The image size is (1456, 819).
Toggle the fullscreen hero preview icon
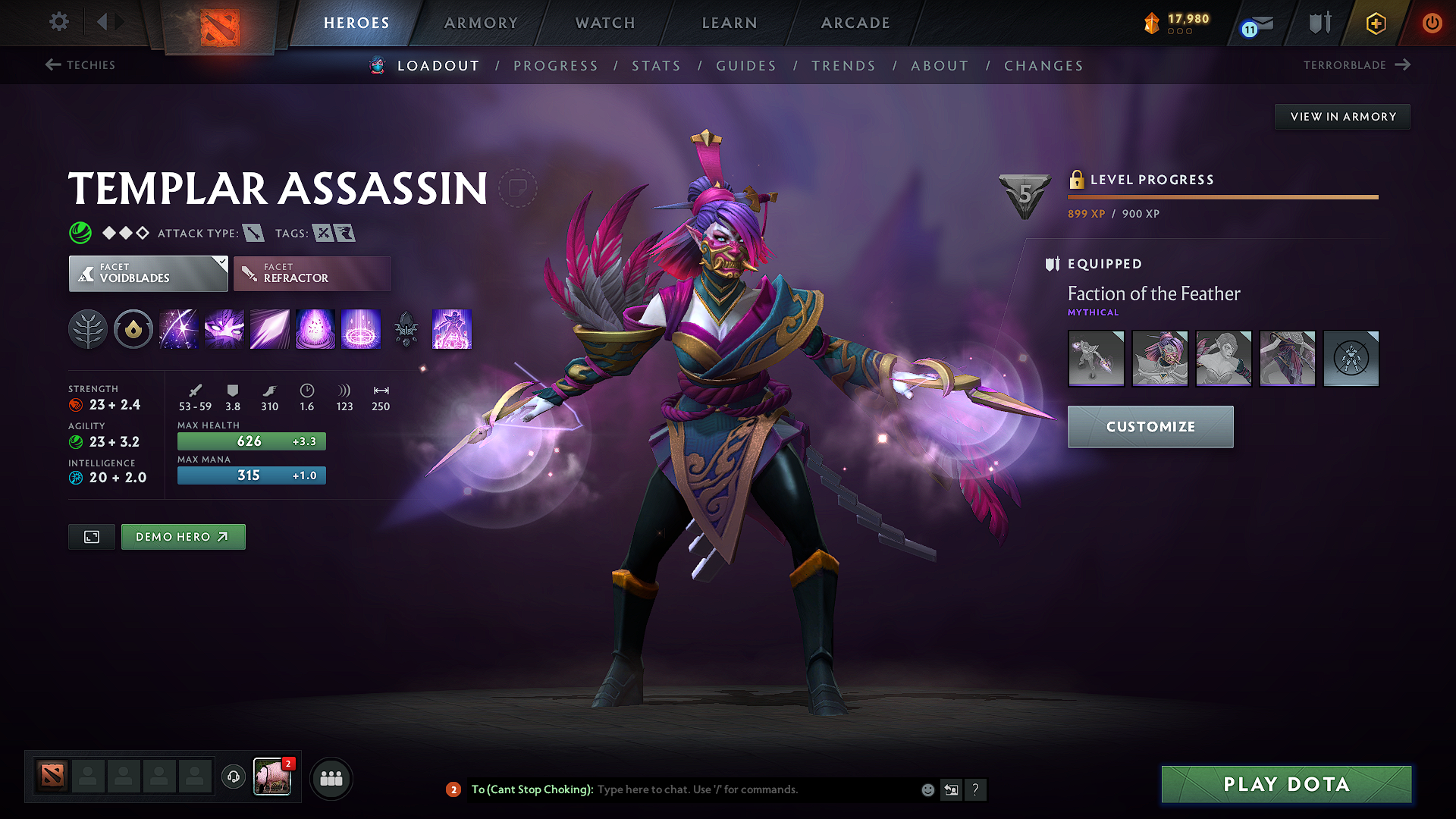(91, 536)
